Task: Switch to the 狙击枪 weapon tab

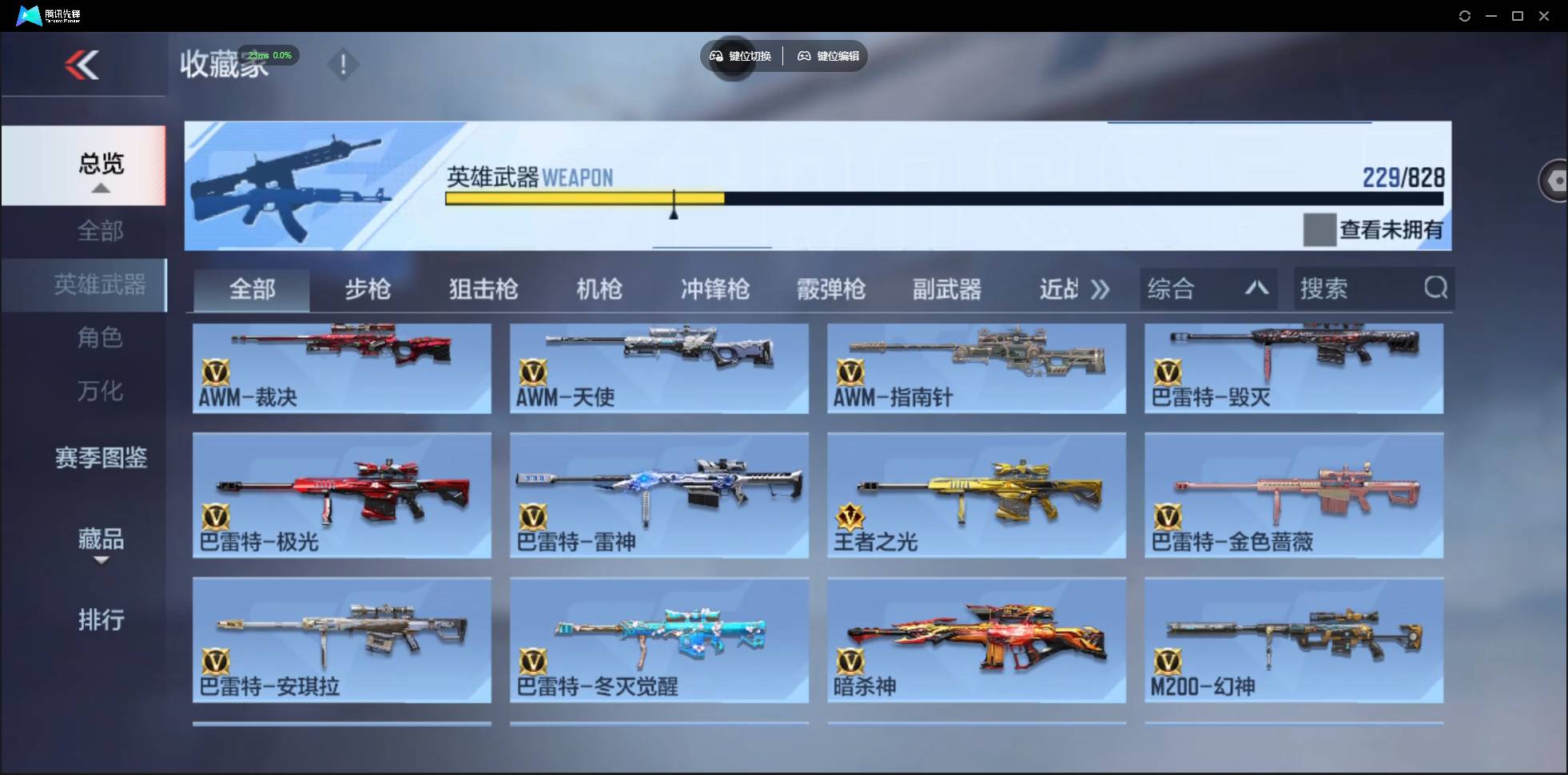Action: 482,289
